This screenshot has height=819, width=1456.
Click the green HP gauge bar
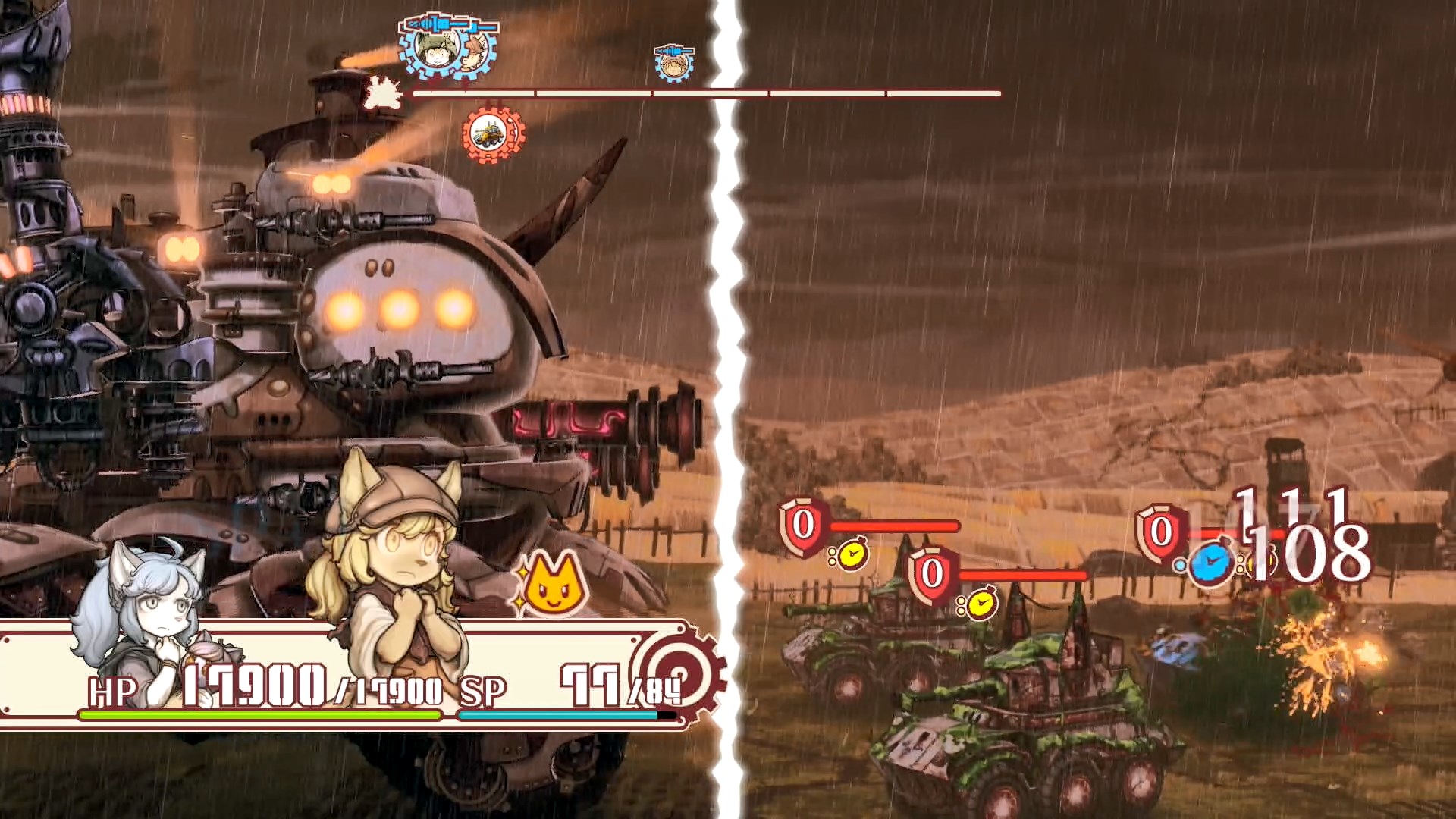258,714
